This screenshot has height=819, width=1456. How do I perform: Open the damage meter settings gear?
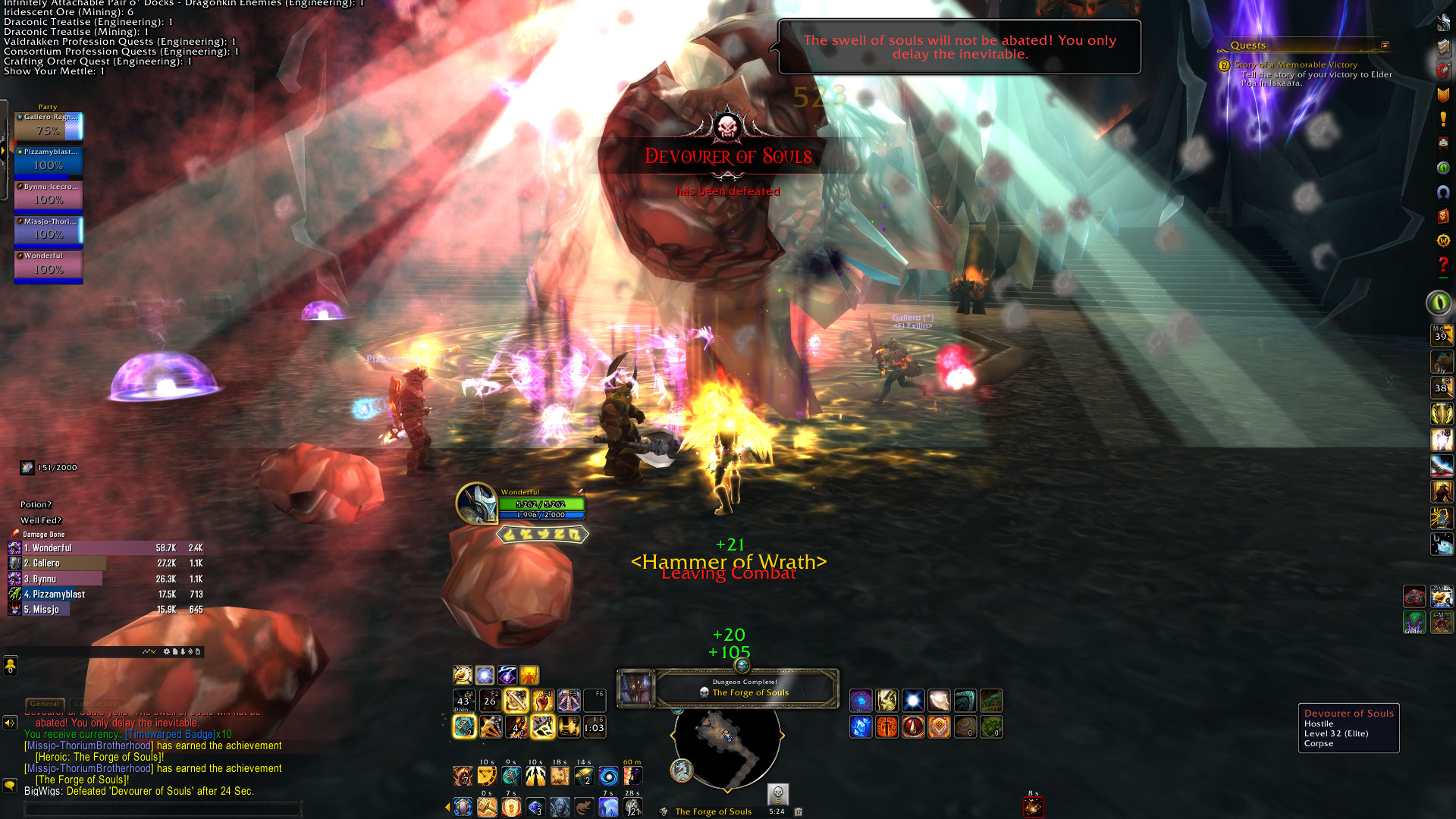coord(167,651)
